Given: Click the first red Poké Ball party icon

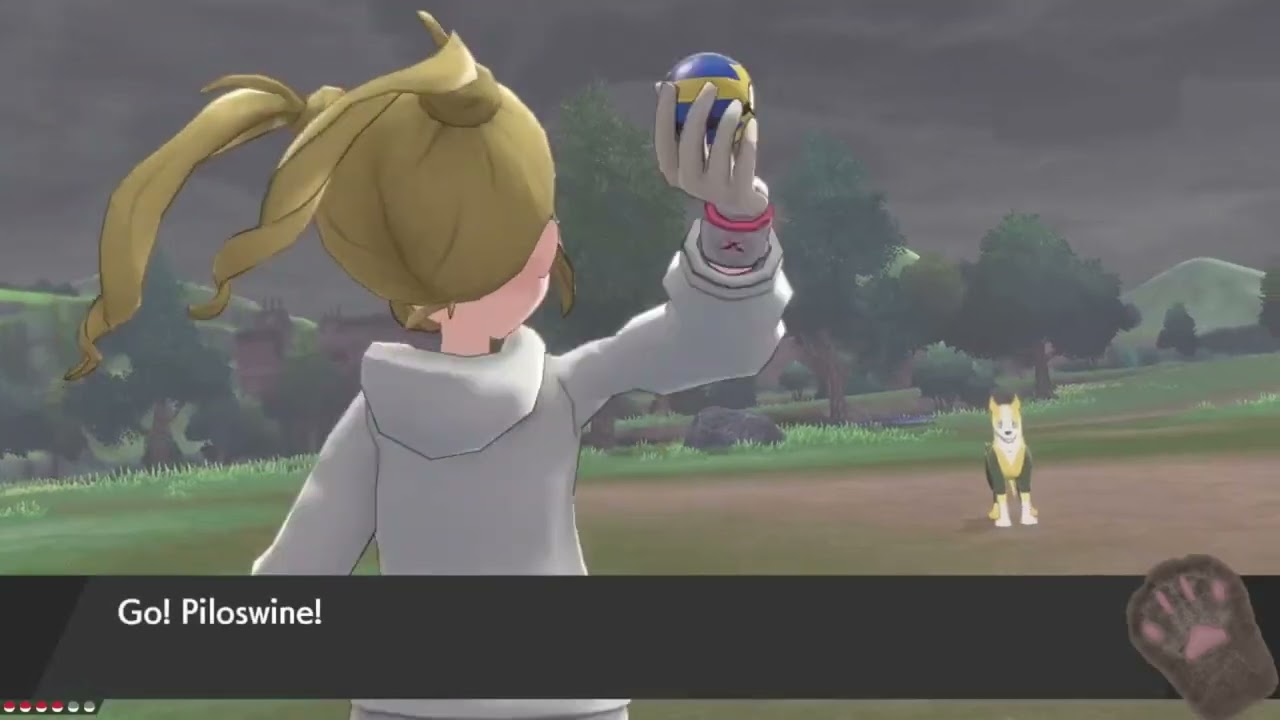Looking at the screenshot, I should coord(9,706).
